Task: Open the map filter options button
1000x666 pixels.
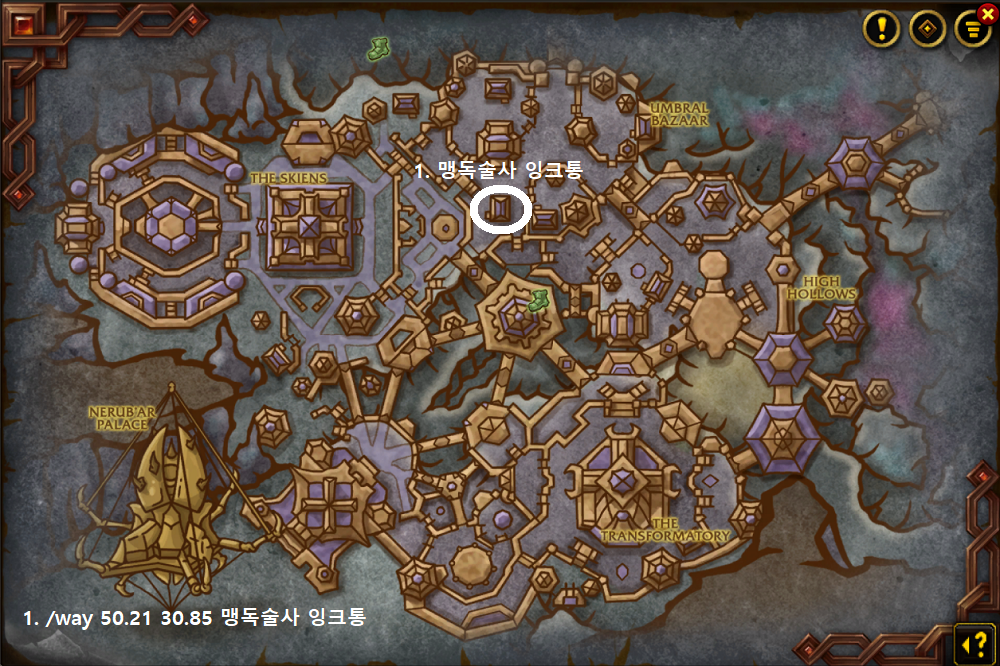Action: click(971, 29)
